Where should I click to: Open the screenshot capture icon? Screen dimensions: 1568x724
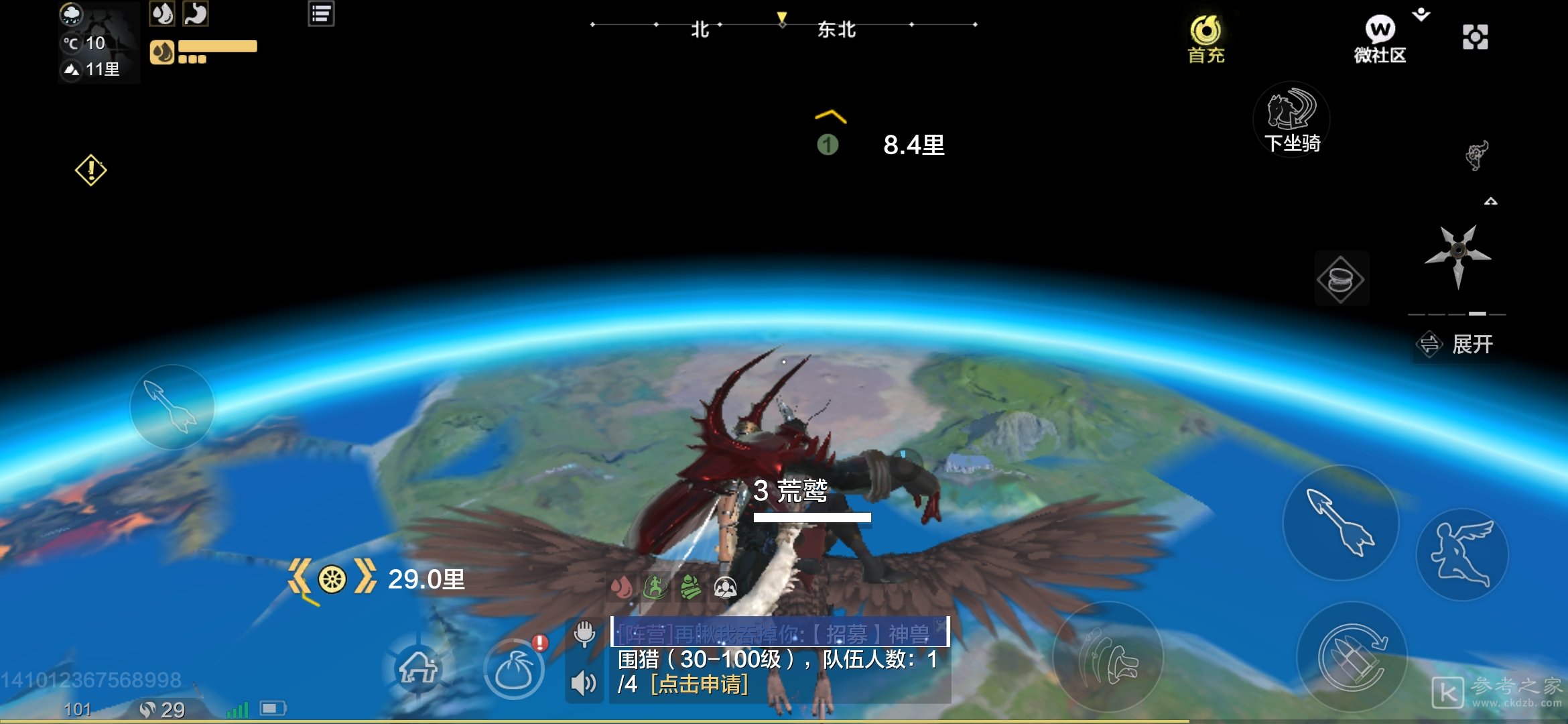1475,37
